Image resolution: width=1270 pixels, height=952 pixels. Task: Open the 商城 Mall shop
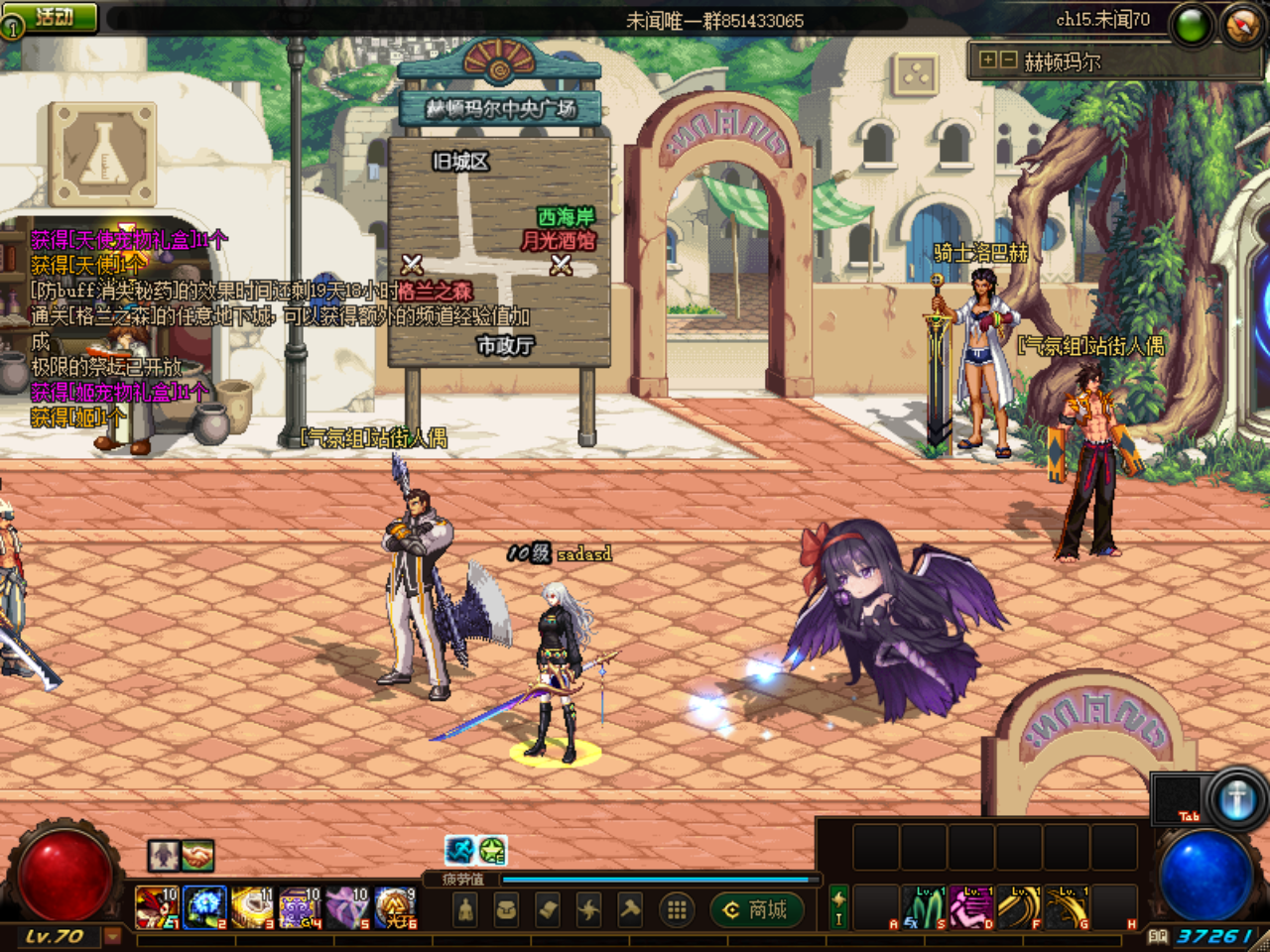coord(757,909)
